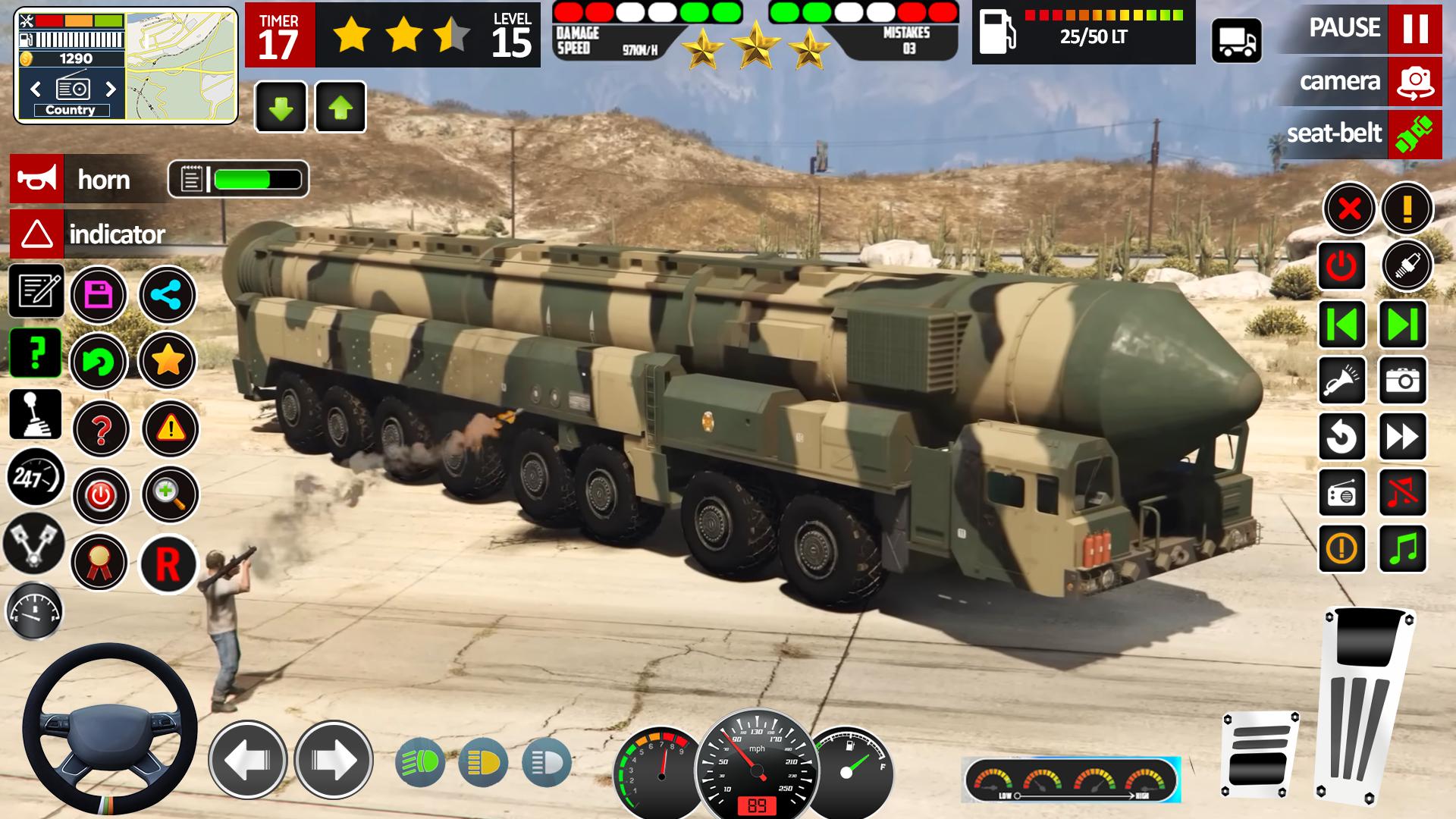Select the gold star favorite icon
This screenshot has height=819, width=1456.
pyautogui.click(x=167, y=360)
